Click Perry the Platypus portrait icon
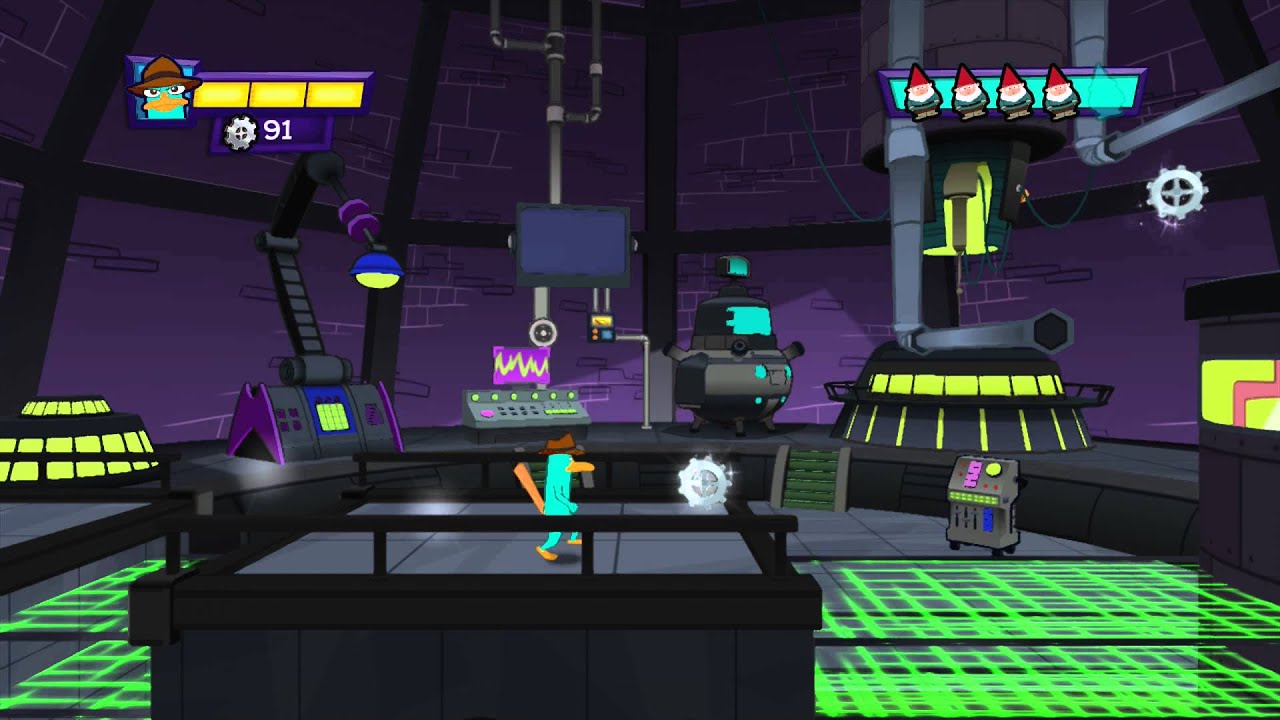The width and height of the screenshot is (1280, 720). coord(160,92)
